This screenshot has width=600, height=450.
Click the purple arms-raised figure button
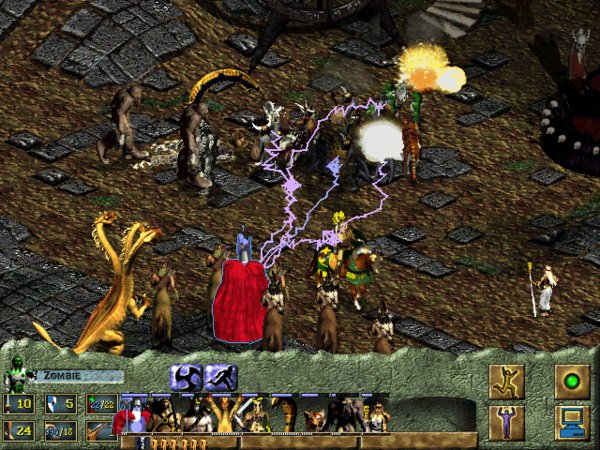pos(506,421)
